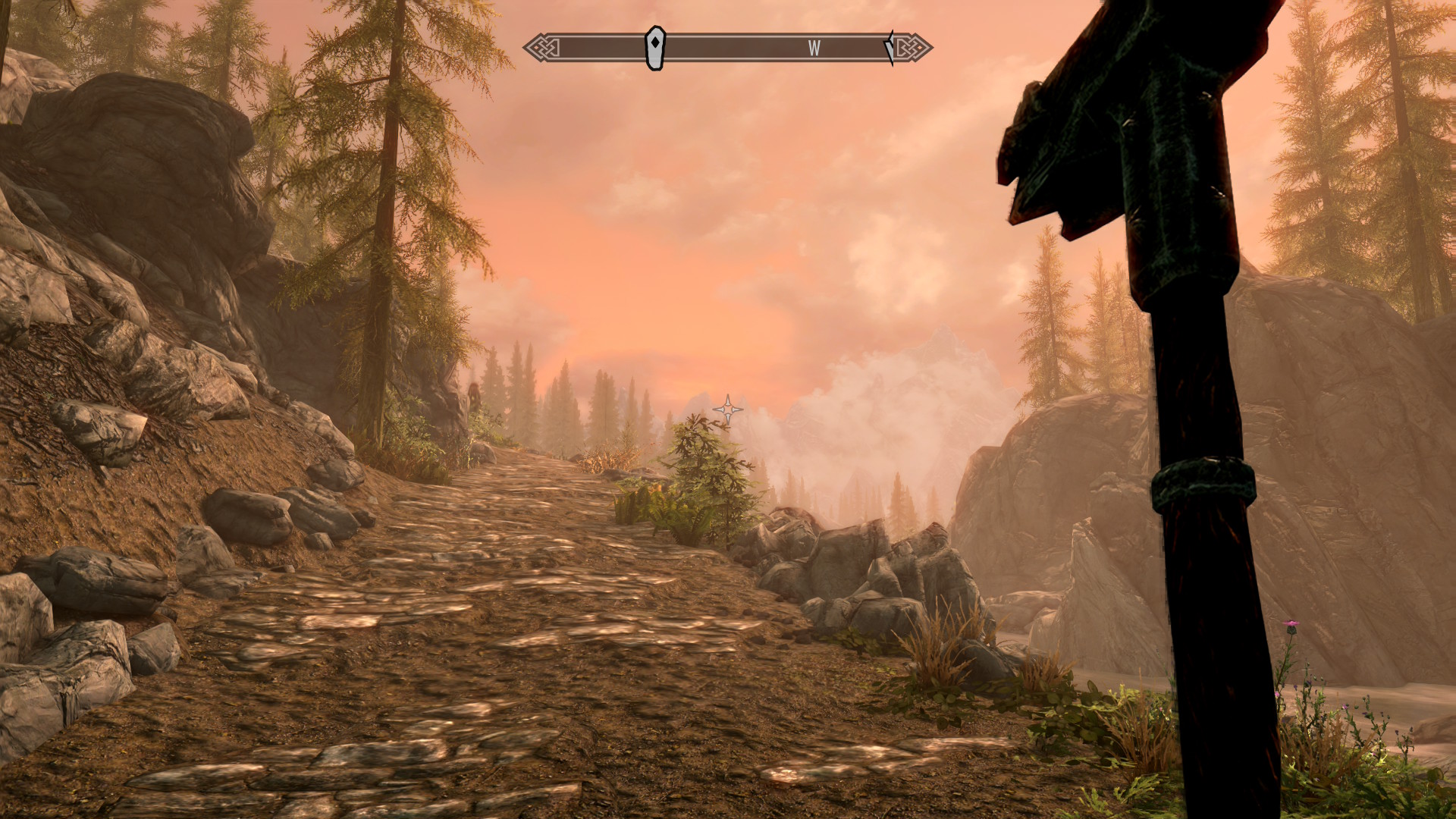
Task: Select the W heading on the compass bar
Action: click(x=814, y=49)
